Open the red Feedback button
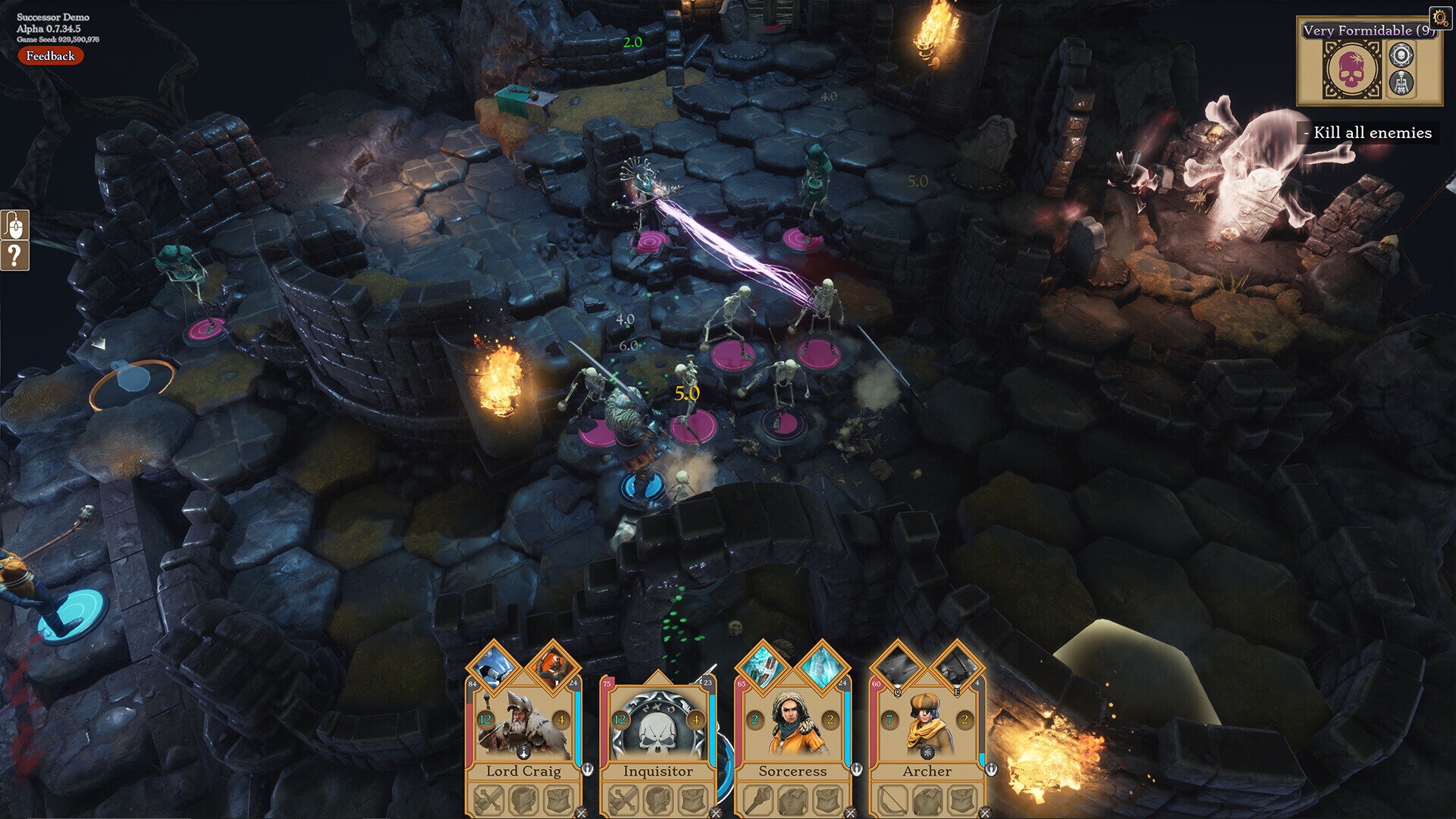 click(50, 55)
